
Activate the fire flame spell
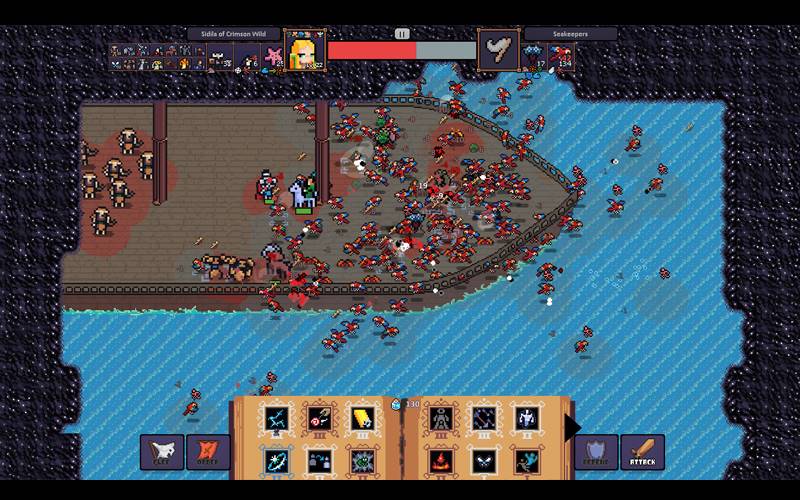coord(441,462)
